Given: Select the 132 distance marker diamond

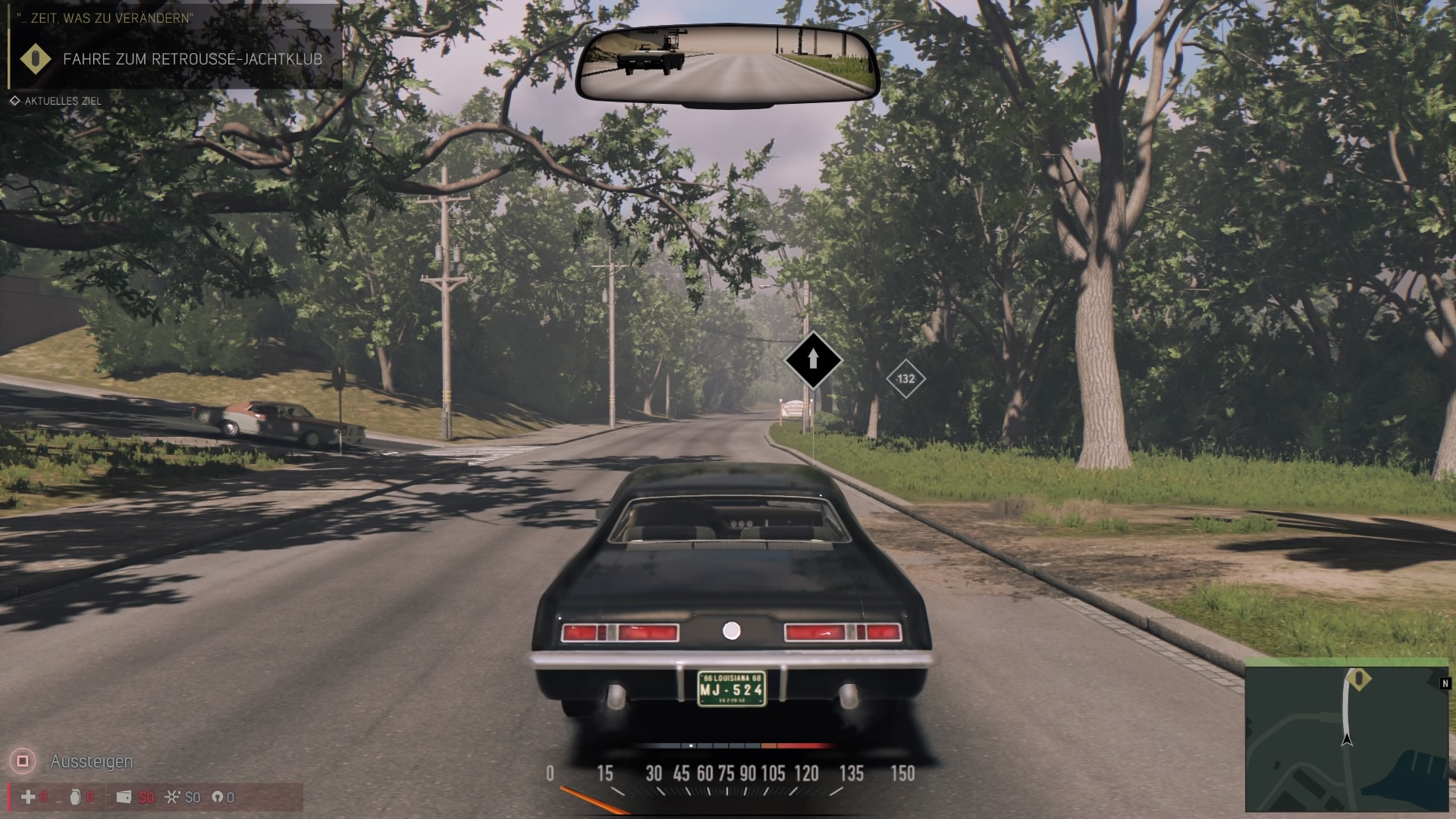Looking at the screenshot, I should 905,378.
